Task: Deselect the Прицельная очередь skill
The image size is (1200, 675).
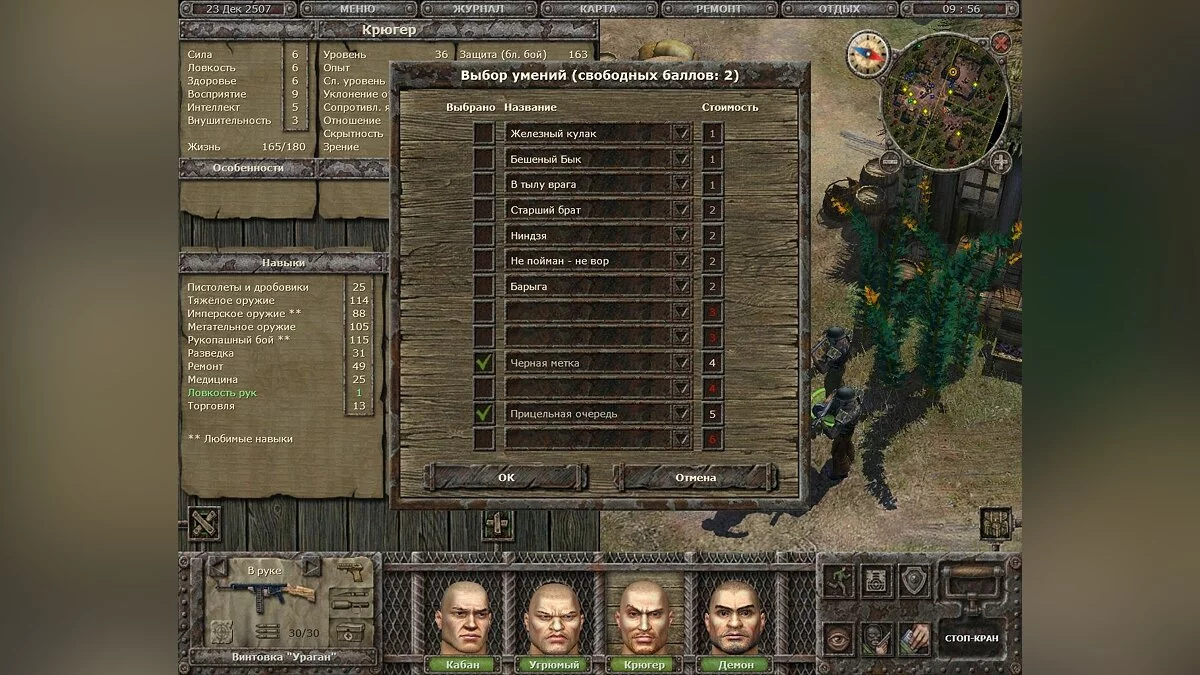Action: pos(484,413)
